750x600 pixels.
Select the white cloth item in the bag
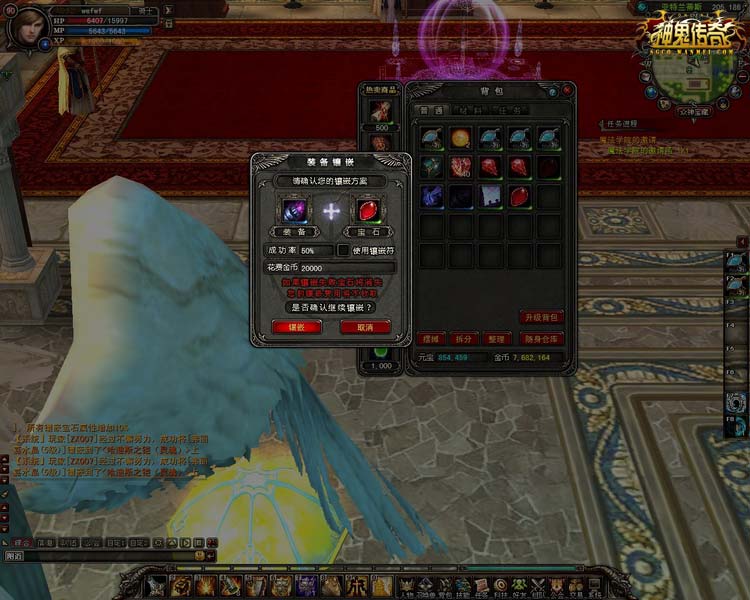(x=490, y=196)
